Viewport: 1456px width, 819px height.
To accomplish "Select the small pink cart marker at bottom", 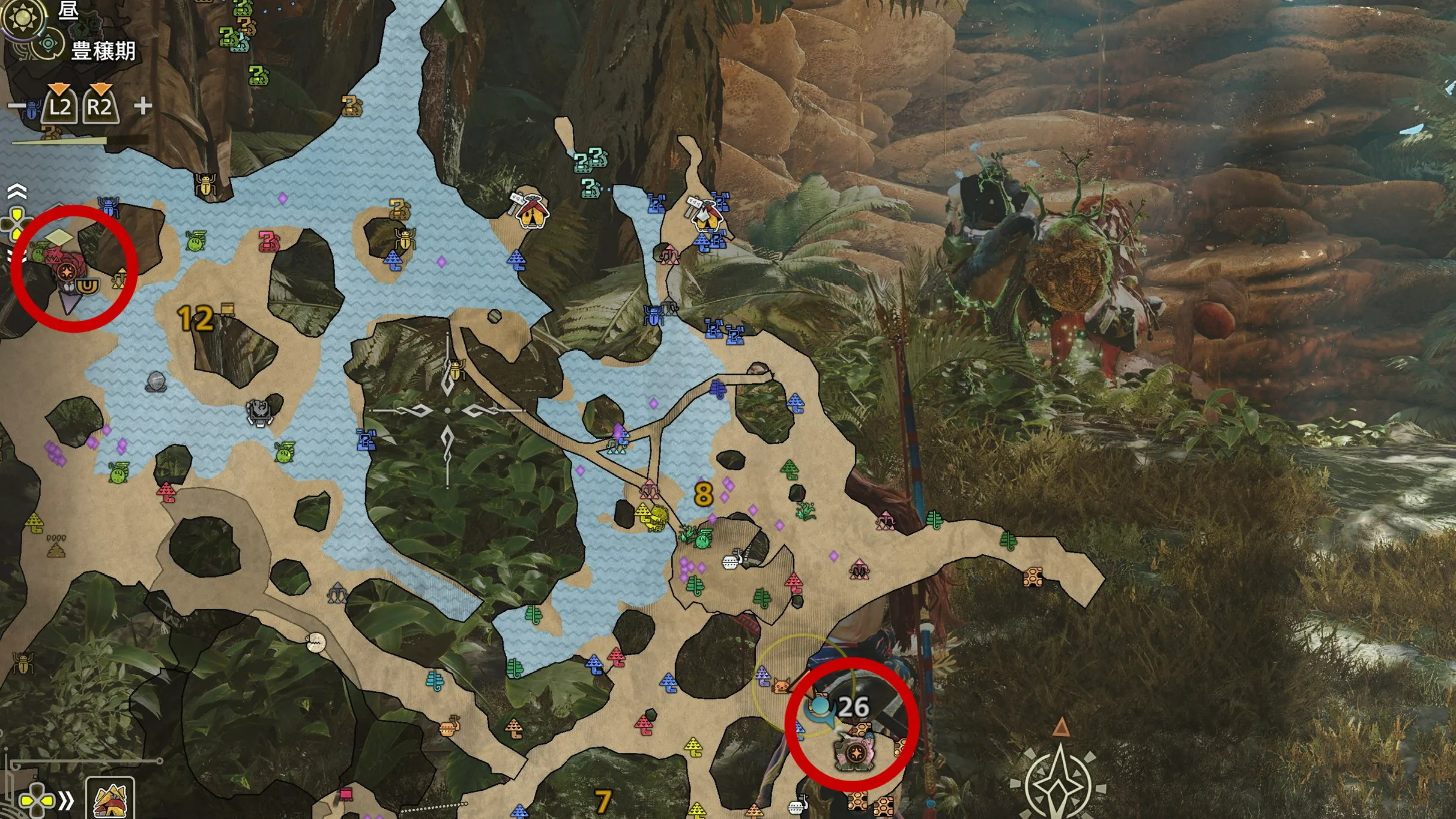I will 346,794.
